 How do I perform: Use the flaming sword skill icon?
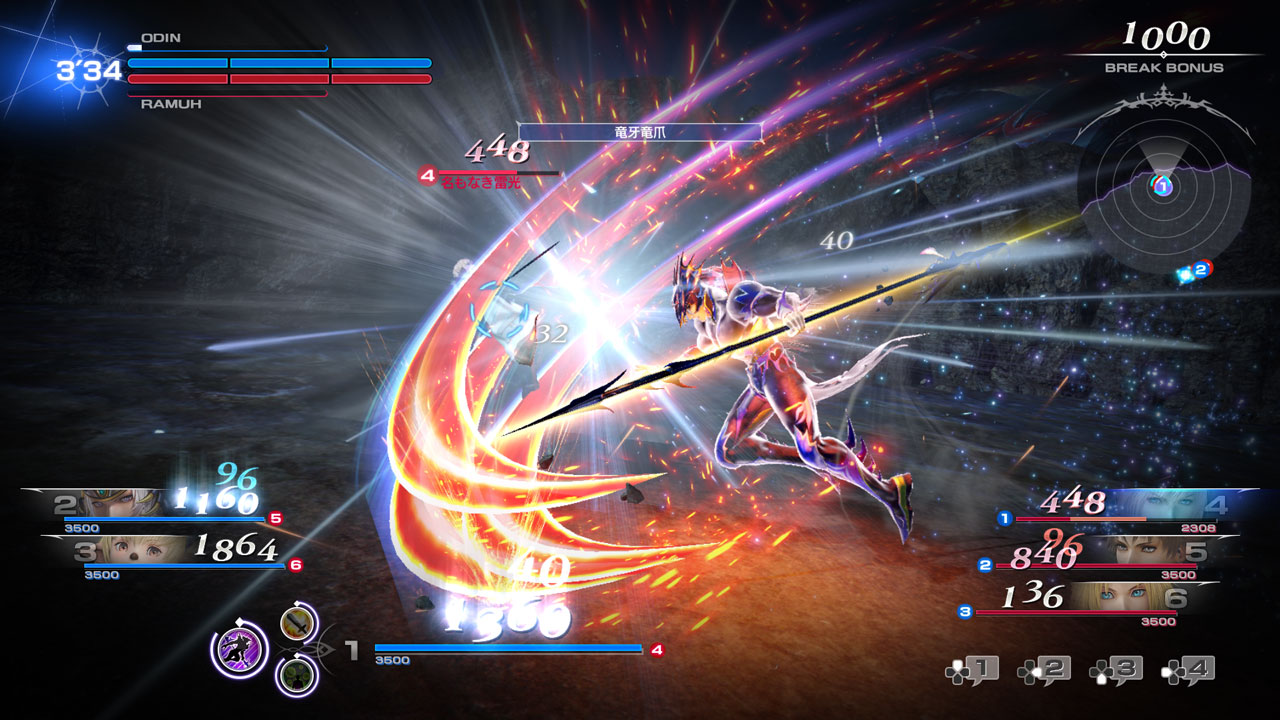tap(298, 625)
